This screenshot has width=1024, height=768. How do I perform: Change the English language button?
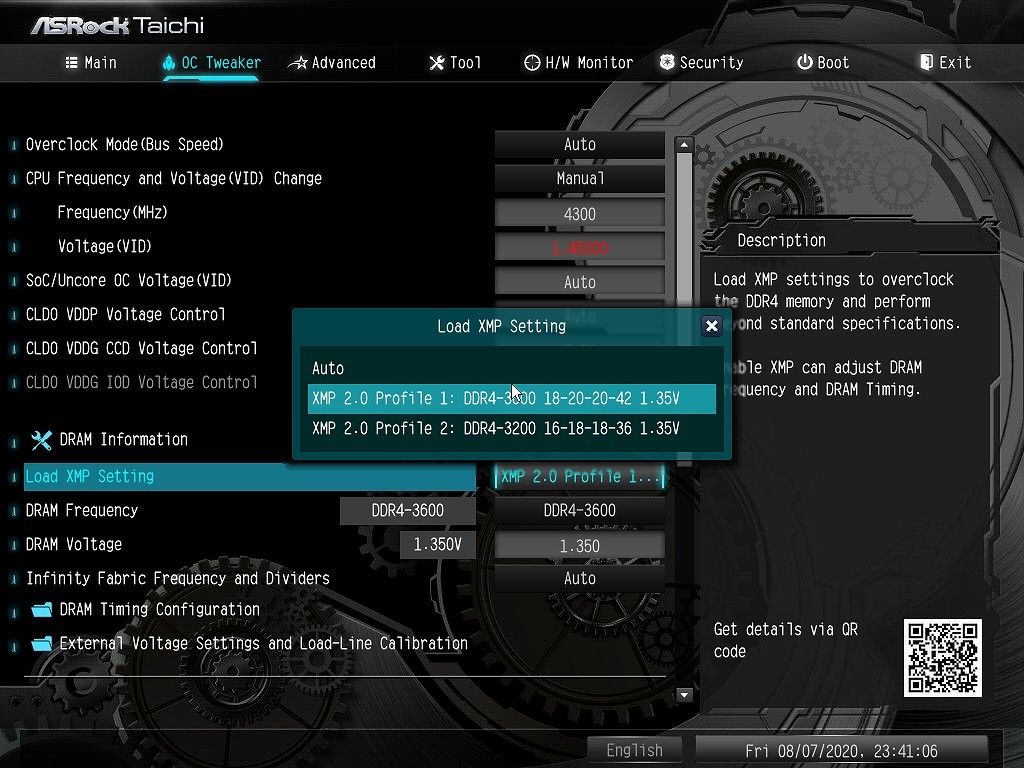[x=634, y=750]
